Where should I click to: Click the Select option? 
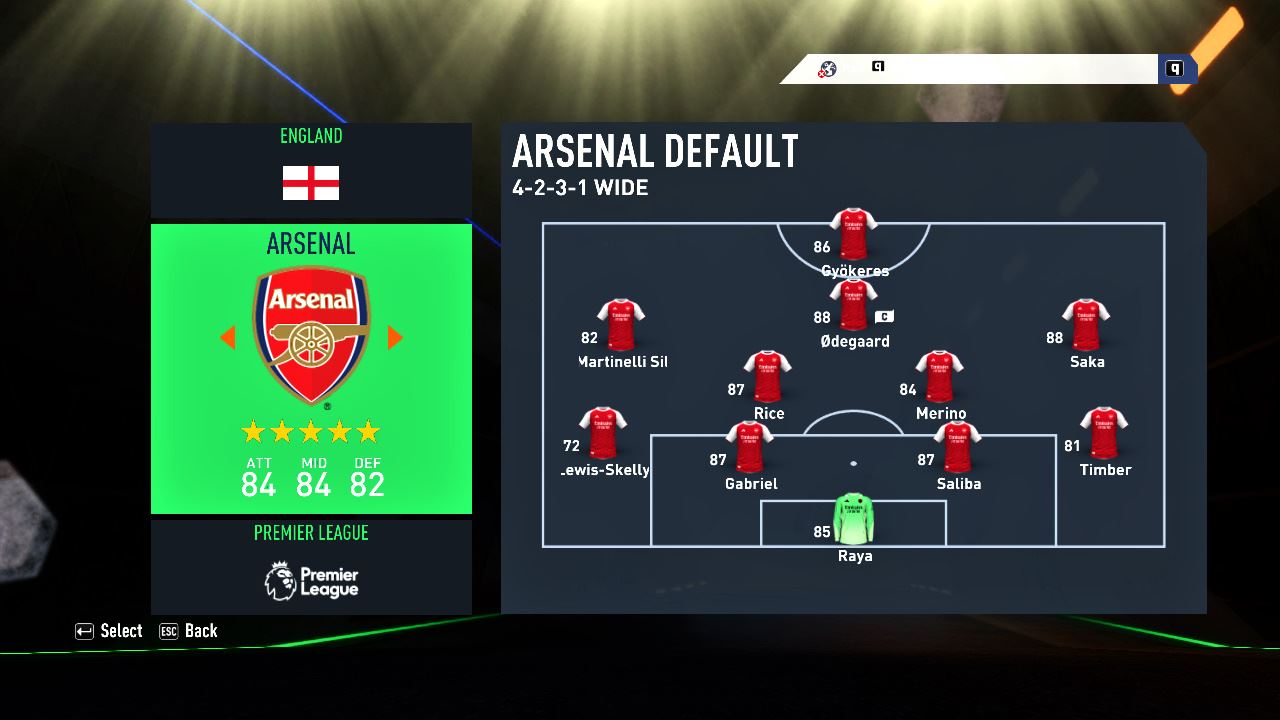(109, 631)
